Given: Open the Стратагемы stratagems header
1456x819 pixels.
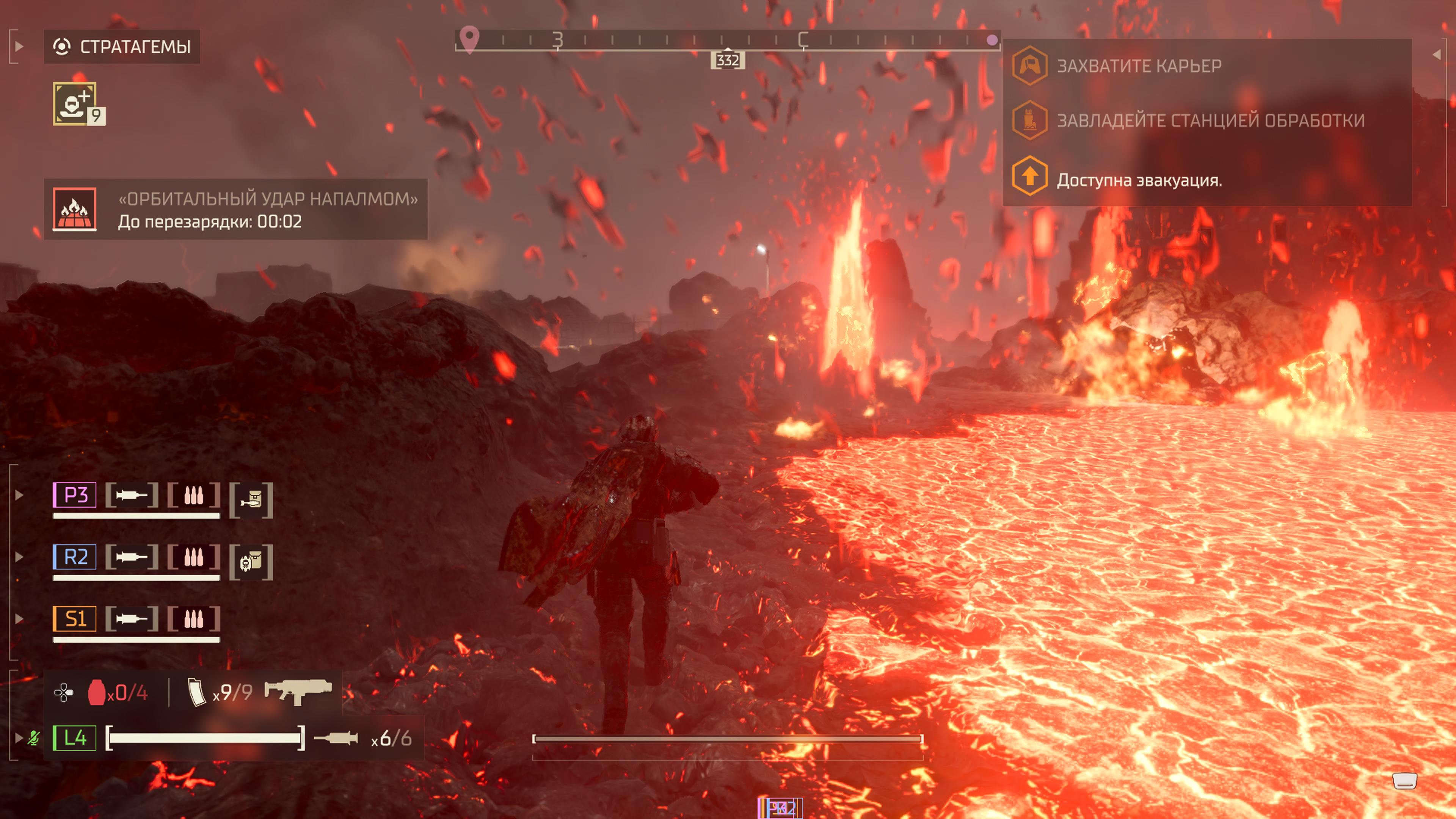Looking at the screenshot, I should [x=122, y=46].
